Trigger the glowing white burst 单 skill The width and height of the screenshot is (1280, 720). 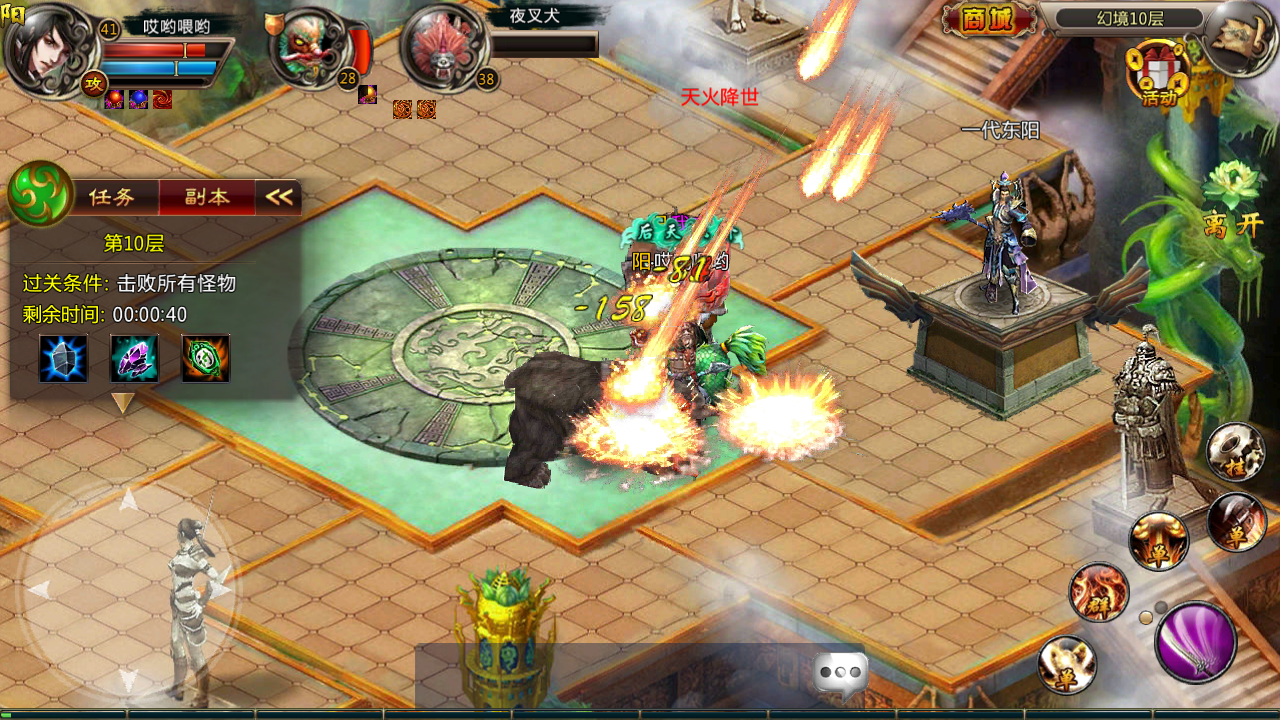click(x=1066, y=664)
